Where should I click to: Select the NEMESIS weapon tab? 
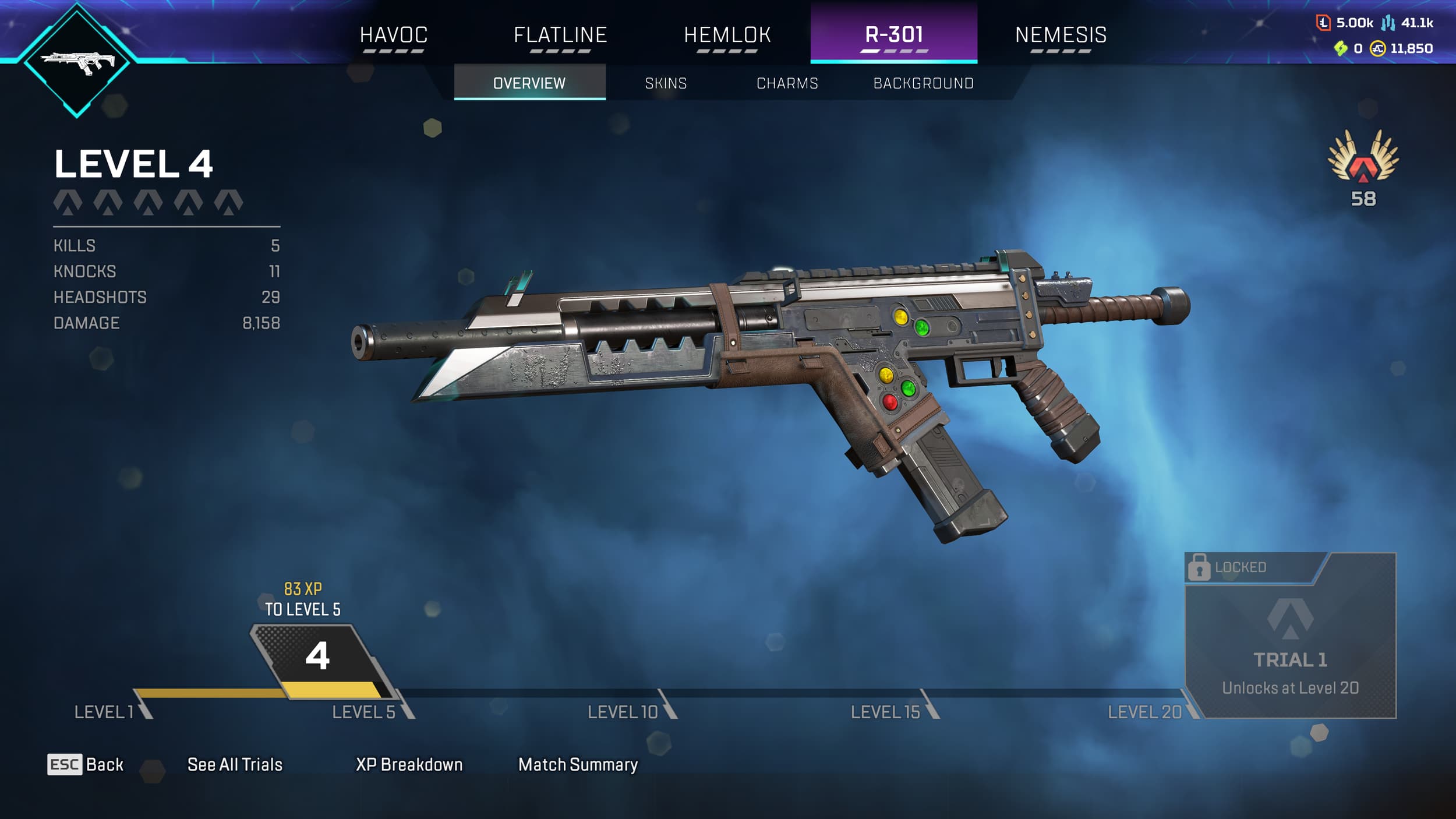1060,35
